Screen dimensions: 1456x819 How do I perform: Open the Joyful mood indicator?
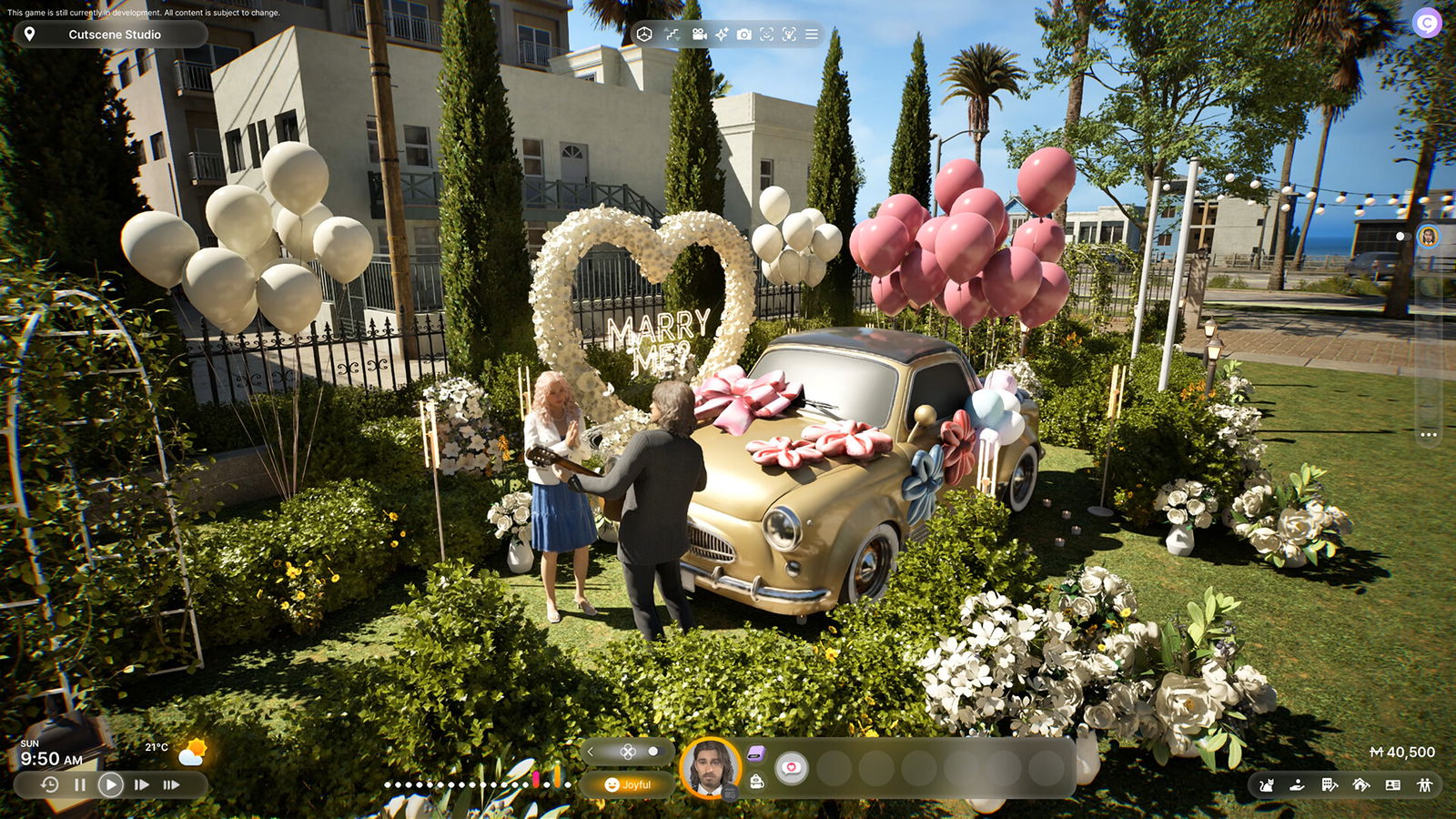628,784
